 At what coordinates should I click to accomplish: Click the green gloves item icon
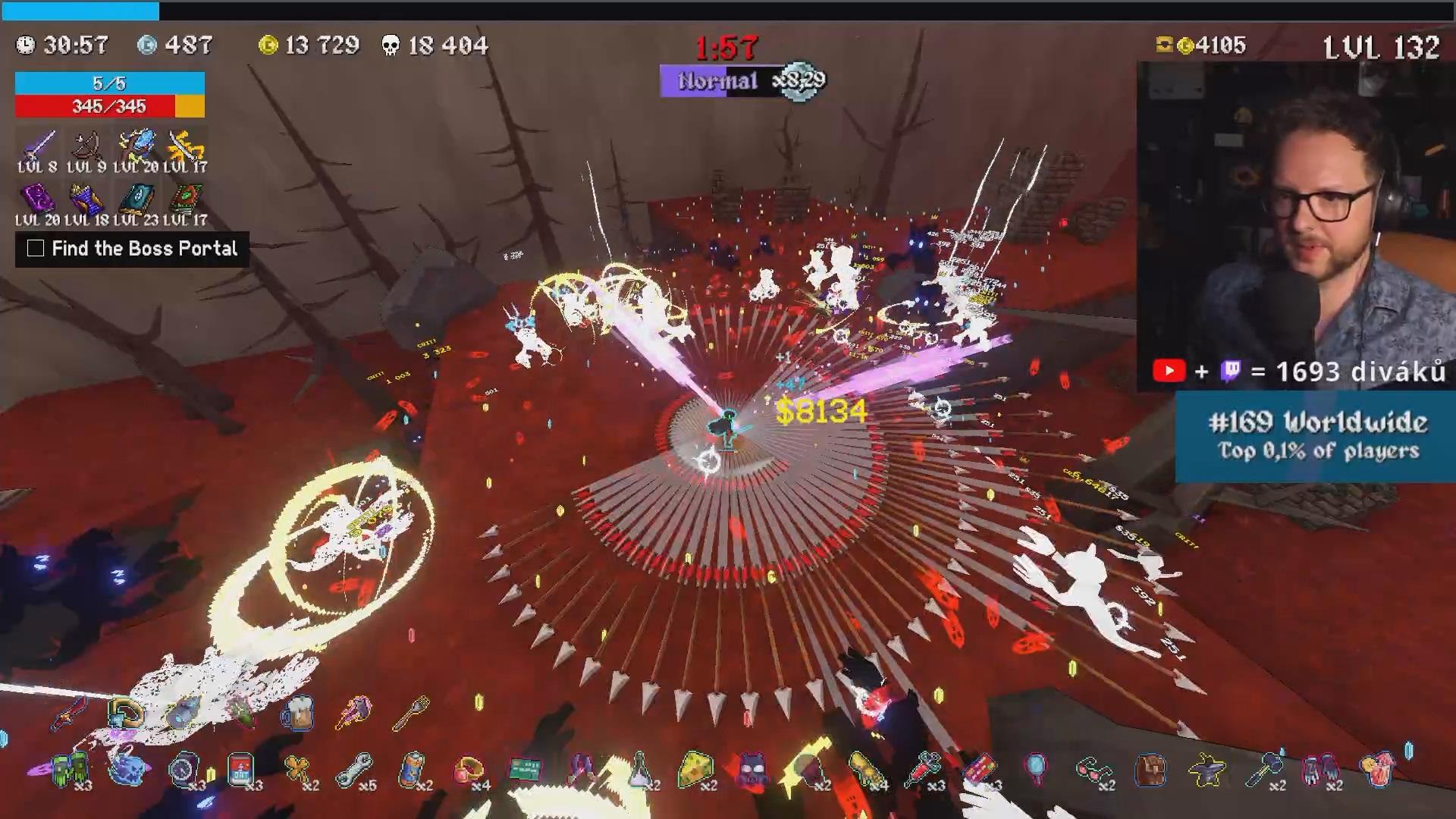point(71,769)
